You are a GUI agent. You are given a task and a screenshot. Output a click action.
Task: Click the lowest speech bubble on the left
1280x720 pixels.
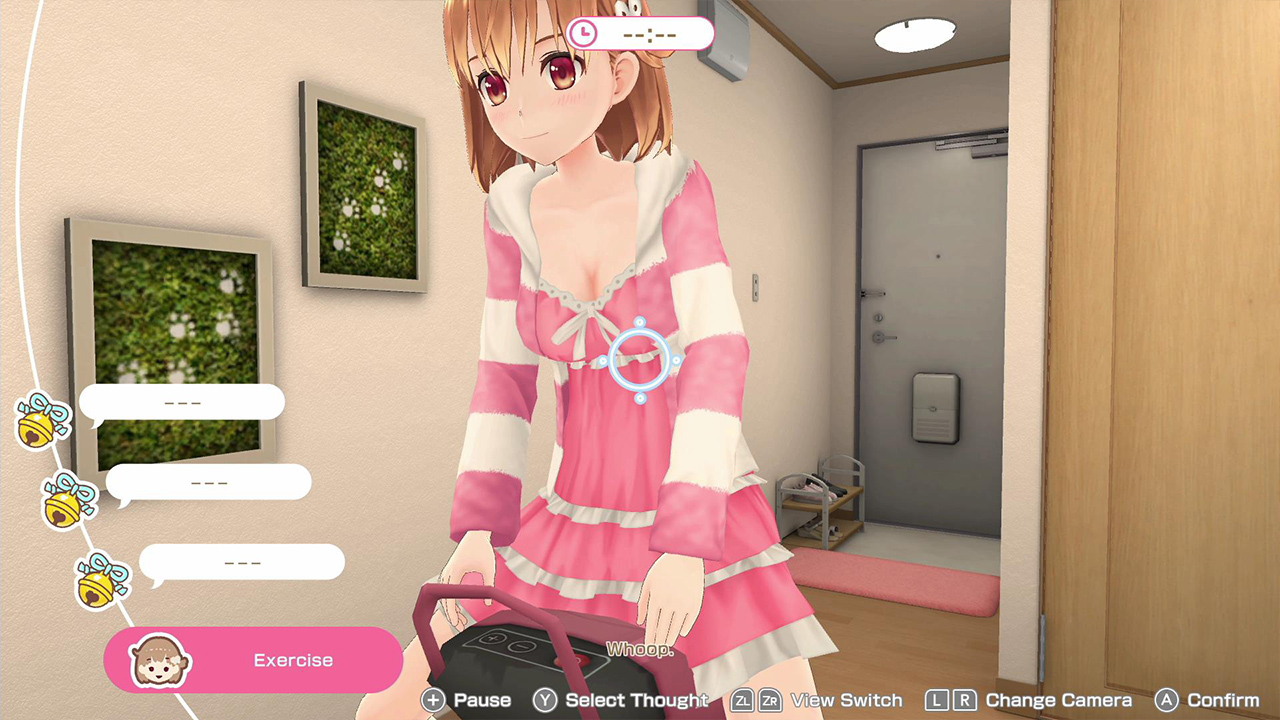point(243,561)
